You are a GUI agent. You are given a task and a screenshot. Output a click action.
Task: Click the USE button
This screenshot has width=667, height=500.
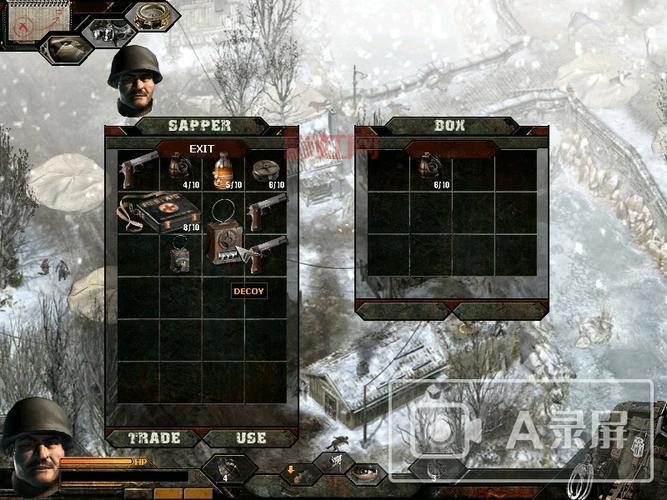(250, 438)
